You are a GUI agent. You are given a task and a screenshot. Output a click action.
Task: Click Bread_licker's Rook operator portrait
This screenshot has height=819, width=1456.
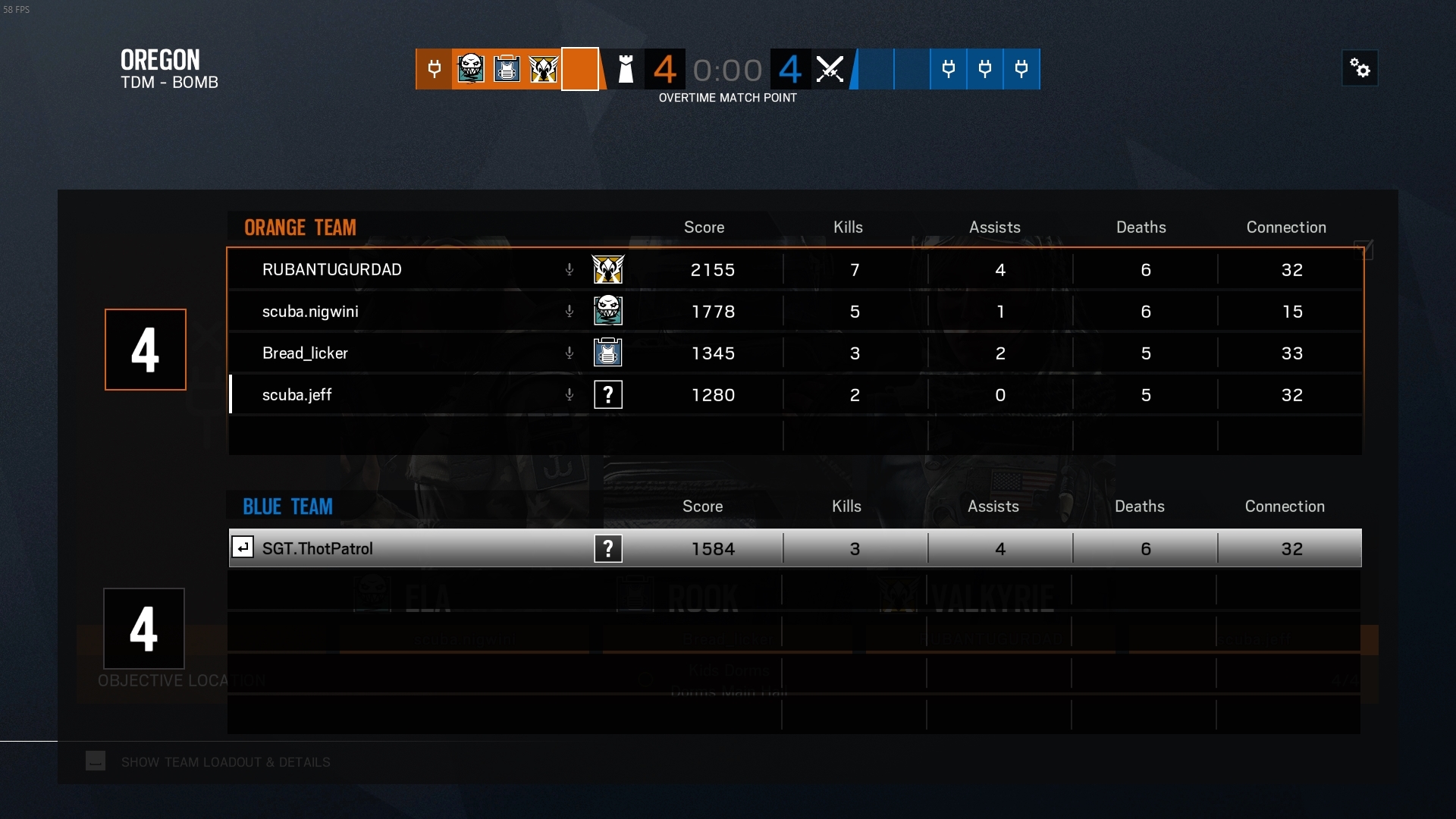click(608, 353)
